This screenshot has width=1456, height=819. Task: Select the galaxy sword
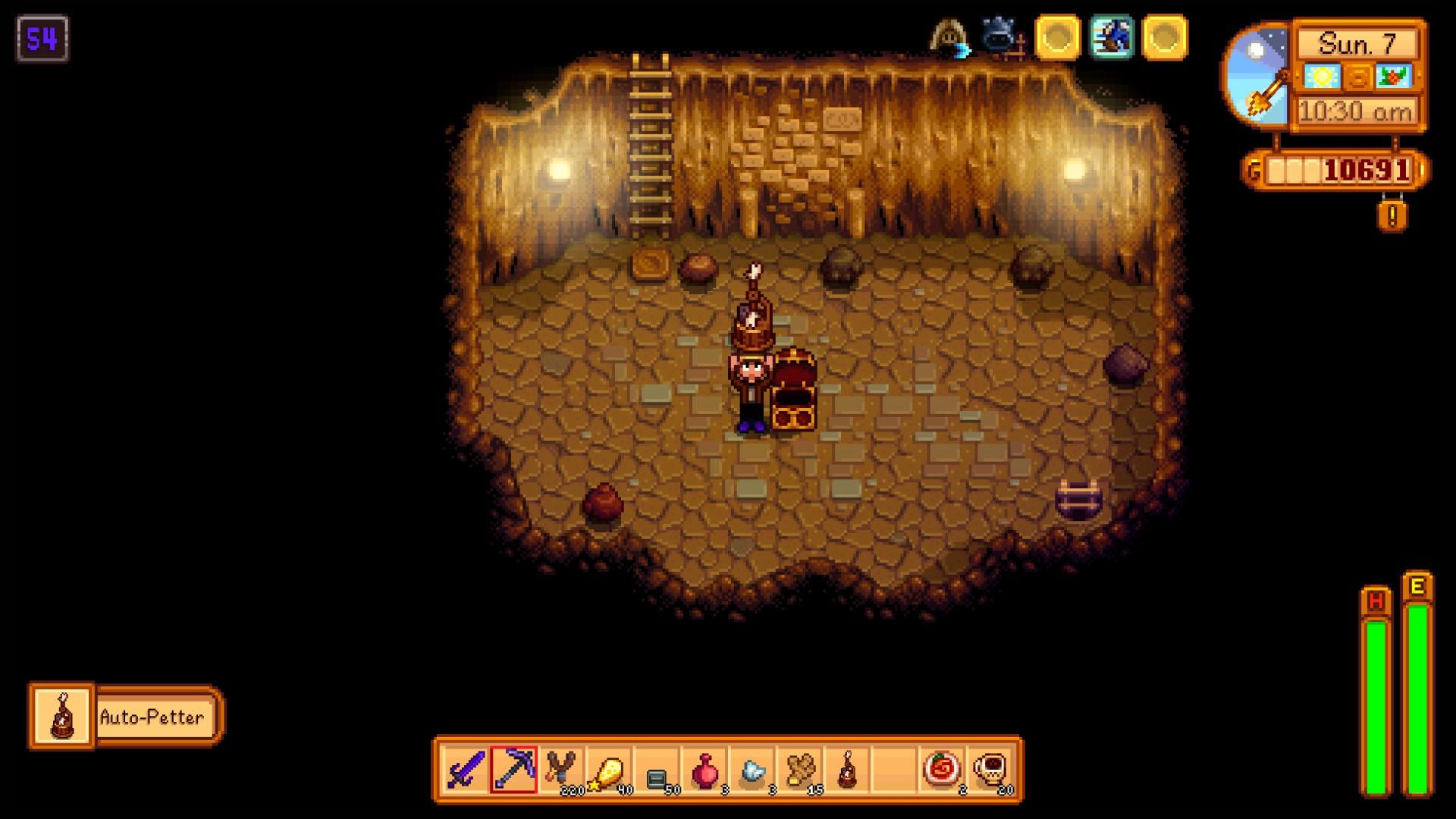(x=465, y=767)
